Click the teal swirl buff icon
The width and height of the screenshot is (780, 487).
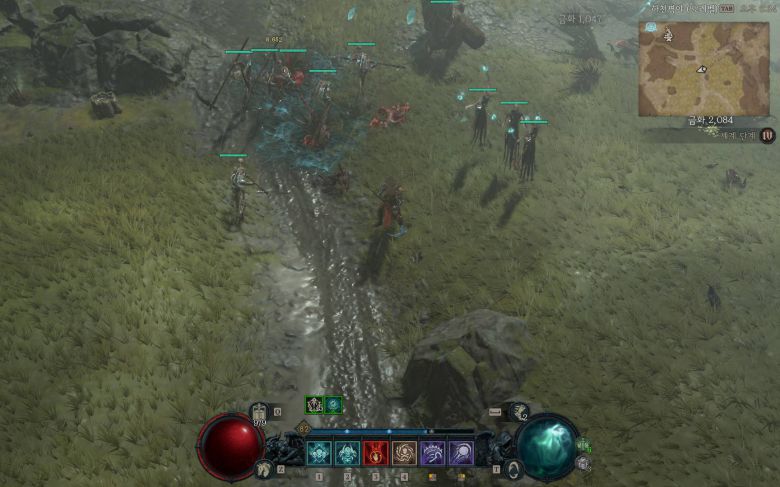334,405
